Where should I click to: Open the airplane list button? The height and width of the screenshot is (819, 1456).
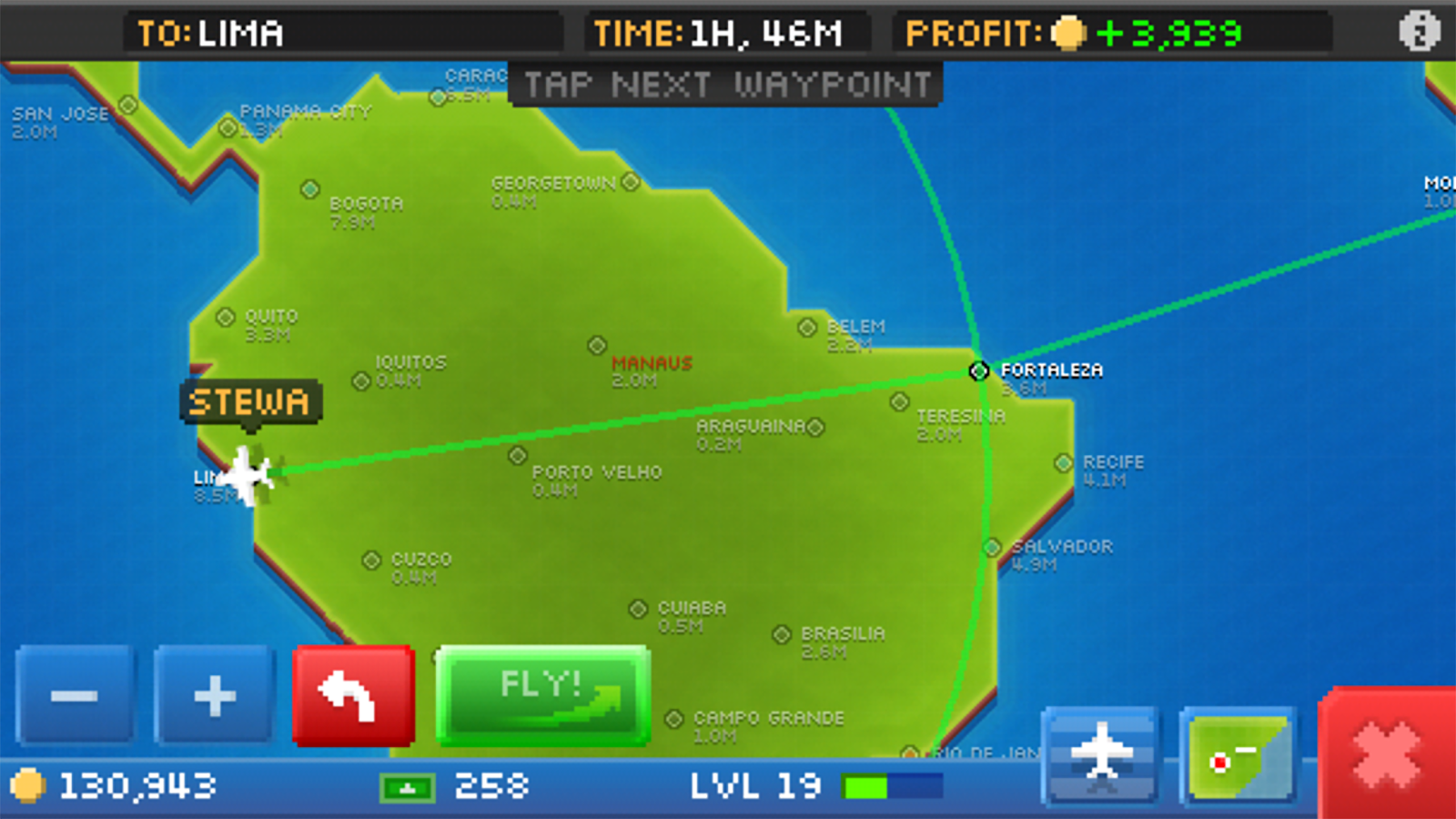click(1101, 755)
